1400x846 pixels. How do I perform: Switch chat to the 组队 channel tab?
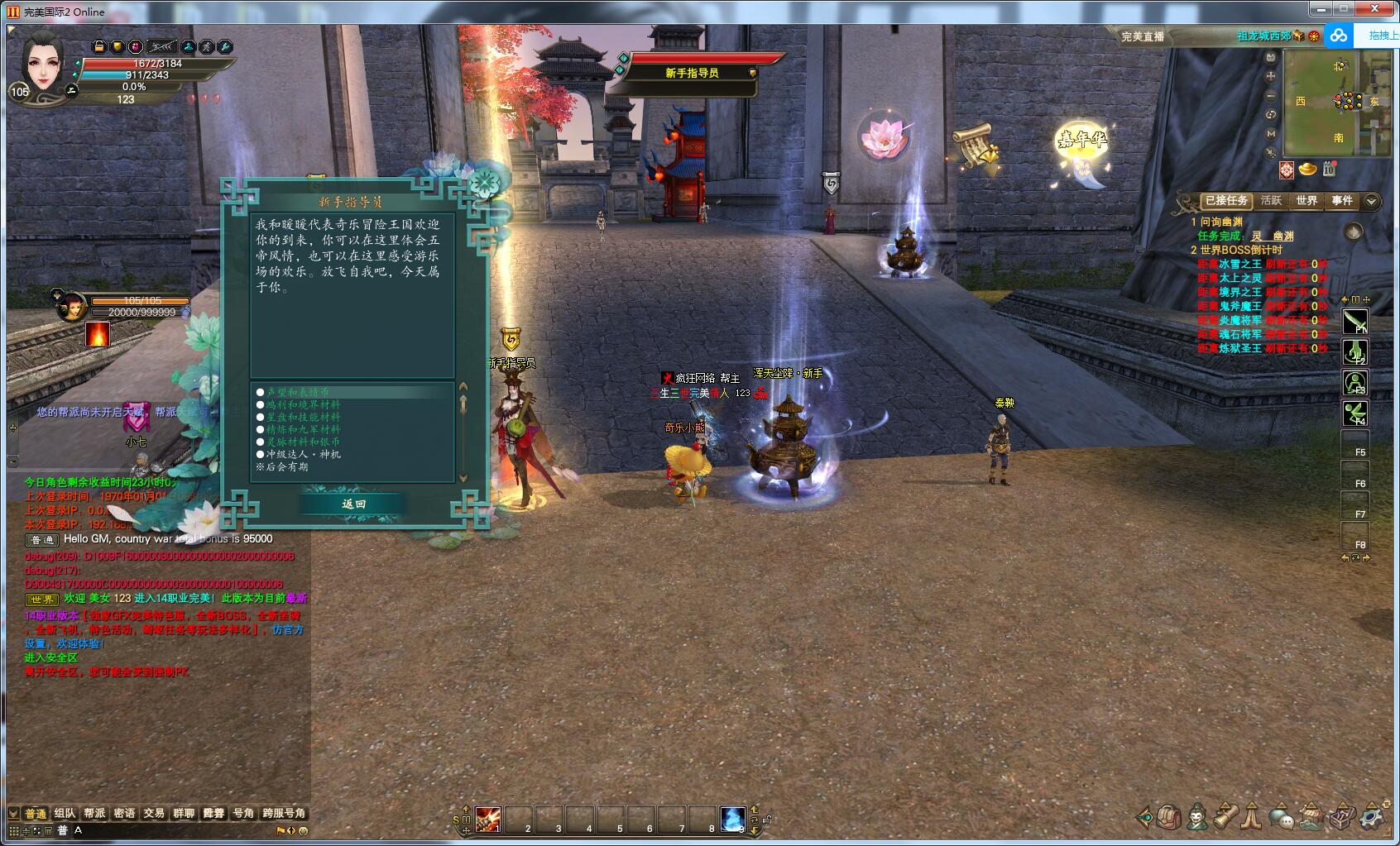point(65,813)
